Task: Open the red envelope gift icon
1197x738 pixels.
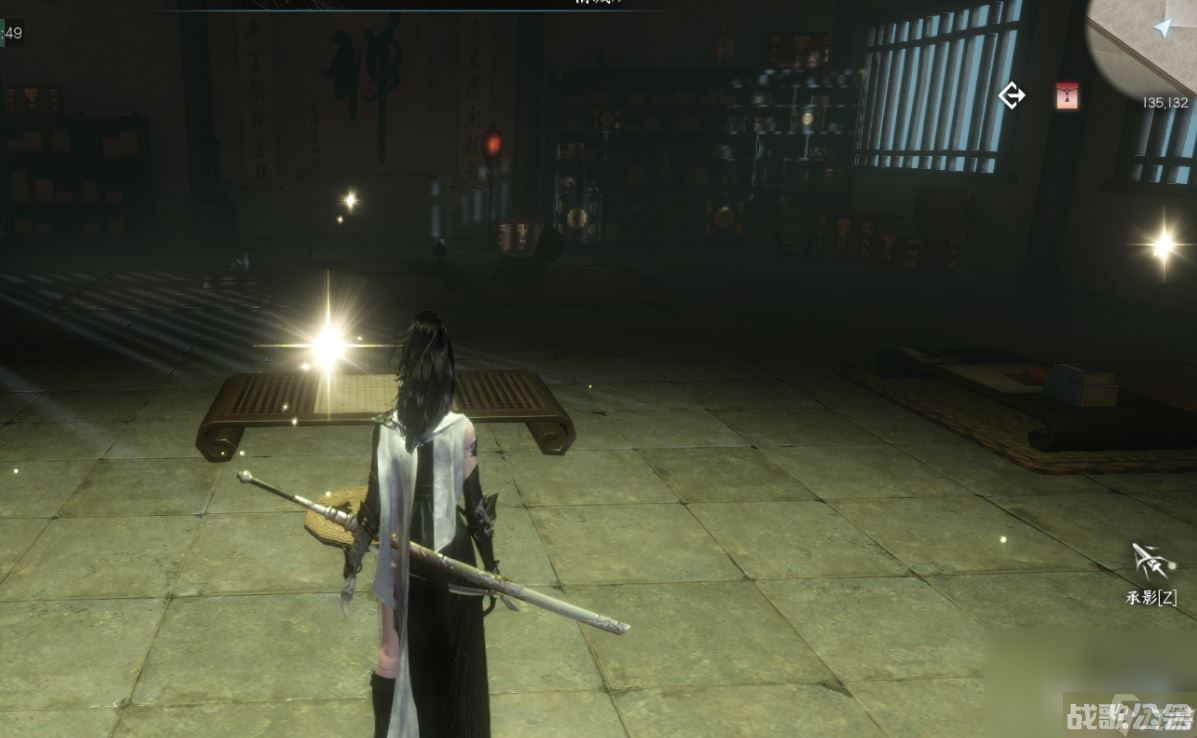Action: point(1068,96)
